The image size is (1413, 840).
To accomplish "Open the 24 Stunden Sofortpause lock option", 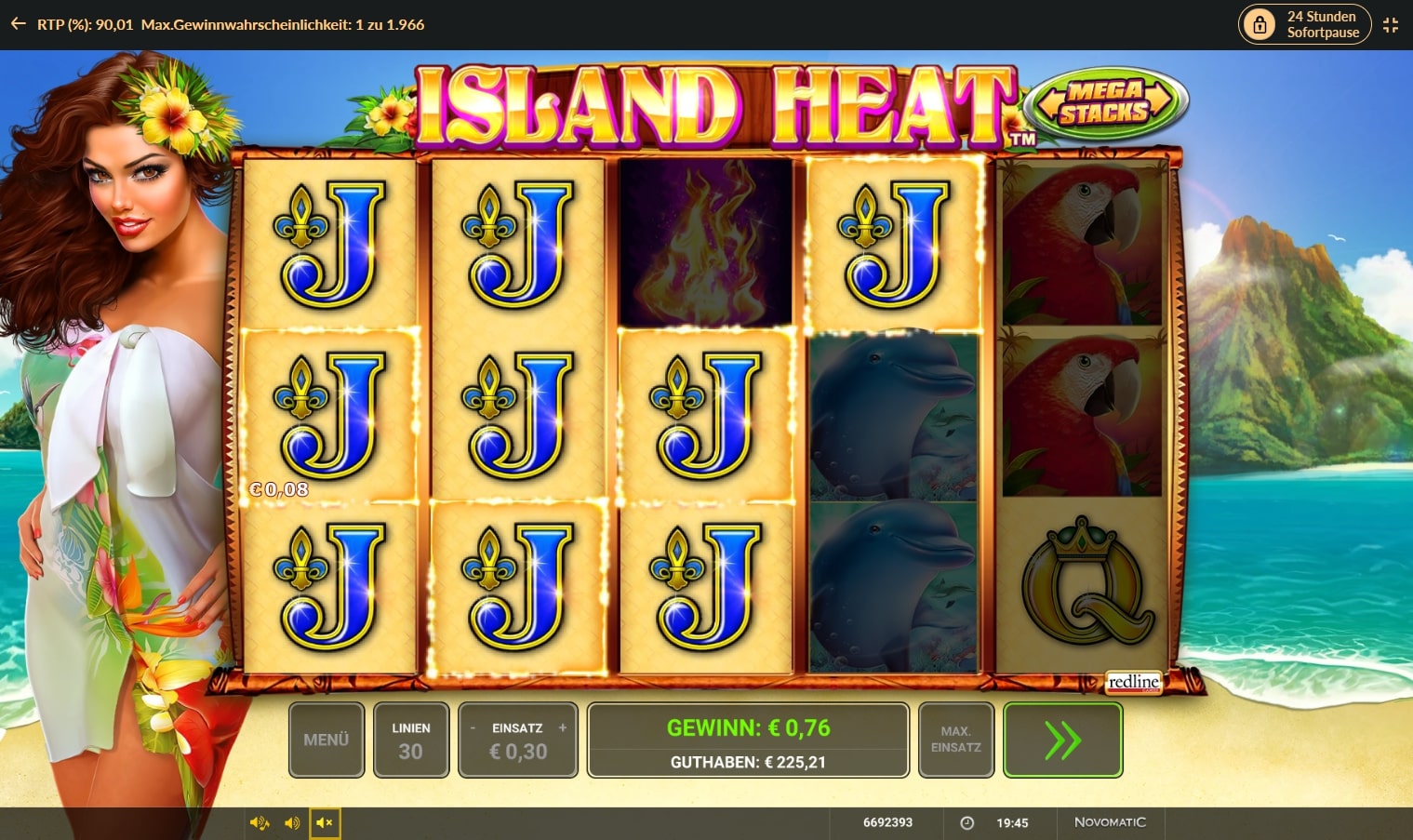I will click(1302, 23).
